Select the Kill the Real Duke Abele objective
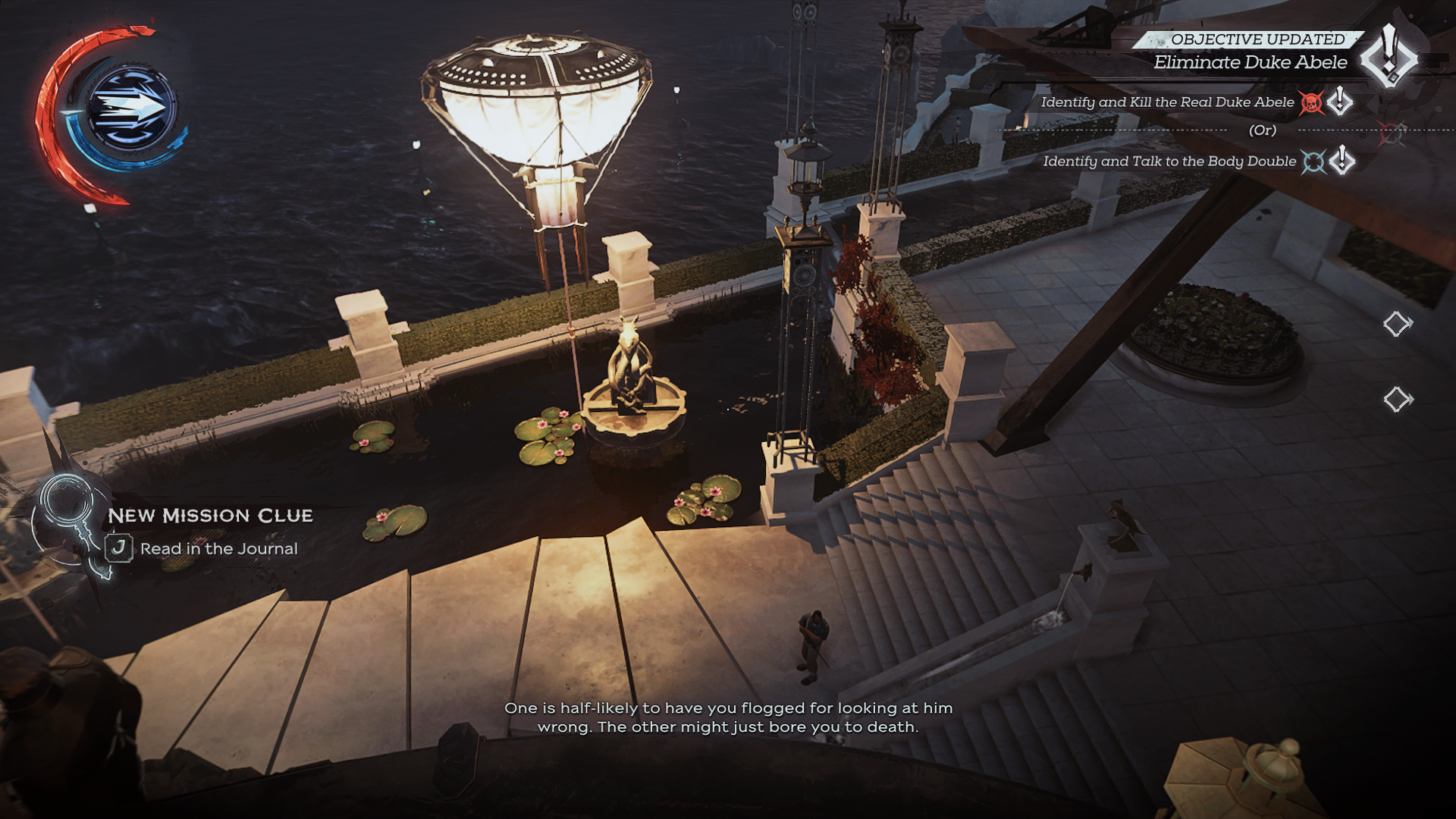The width and height of the screenshot is (1456, 819). pos(1166,102)
